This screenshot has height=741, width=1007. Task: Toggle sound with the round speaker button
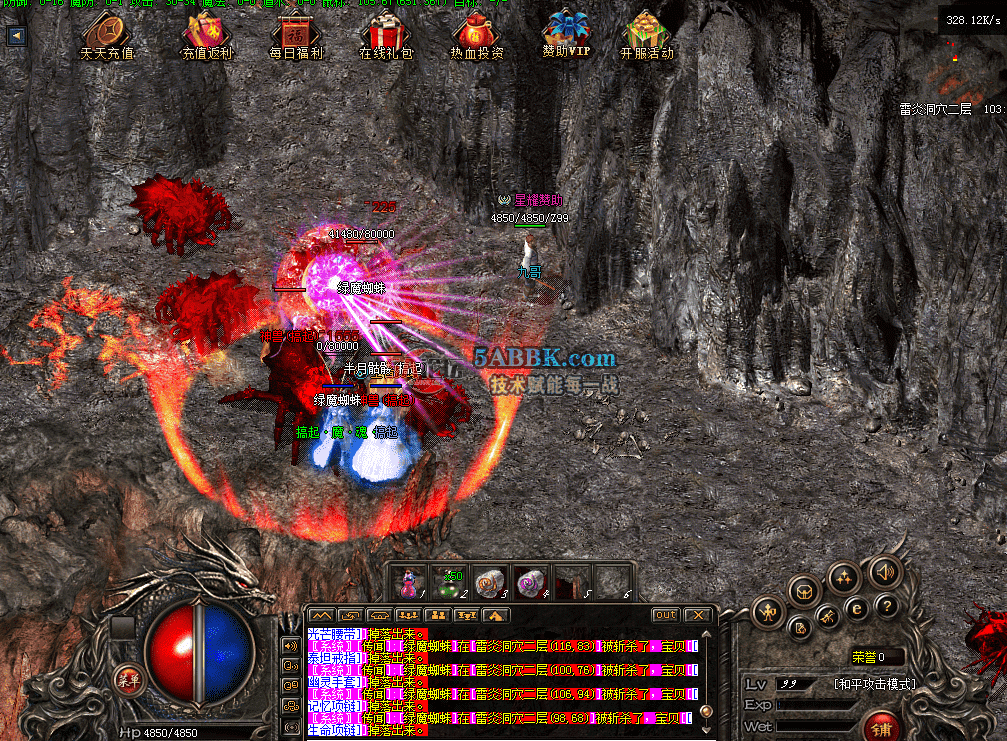point(883,572)
